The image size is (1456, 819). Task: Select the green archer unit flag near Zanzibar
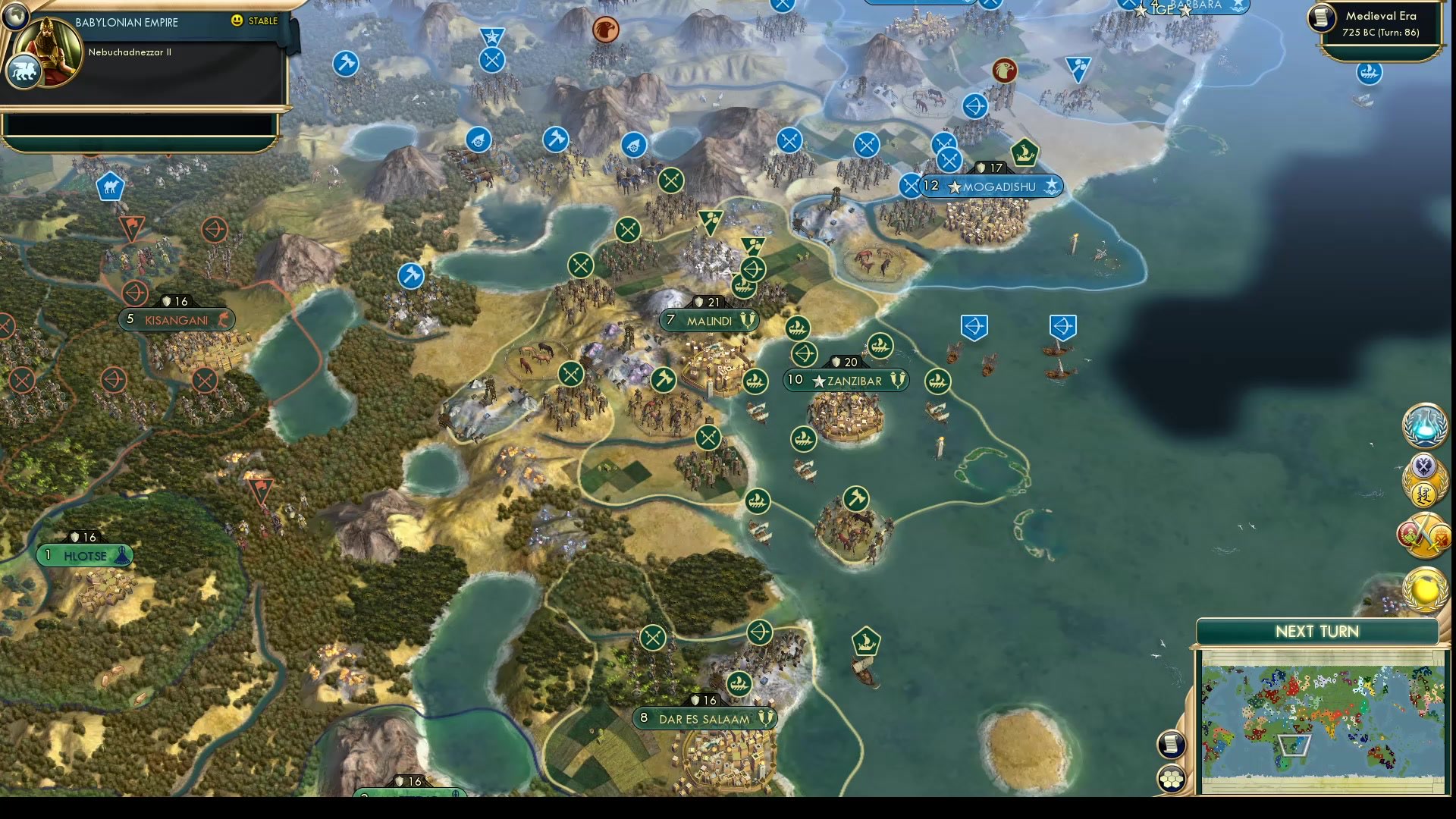point(805,353)
